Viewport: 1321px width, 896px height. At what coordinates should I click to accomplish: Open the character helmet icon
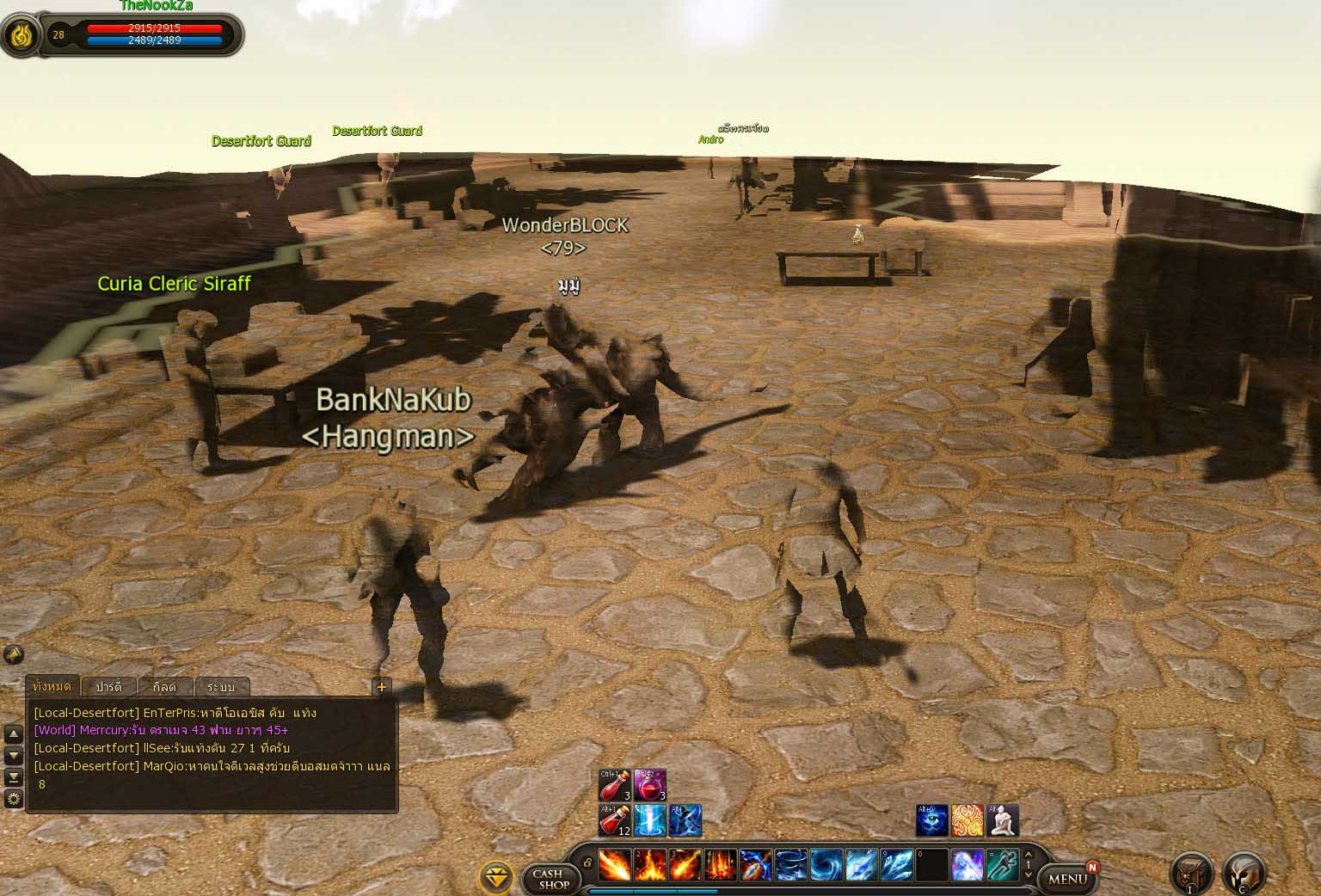tap(1244, 873)
